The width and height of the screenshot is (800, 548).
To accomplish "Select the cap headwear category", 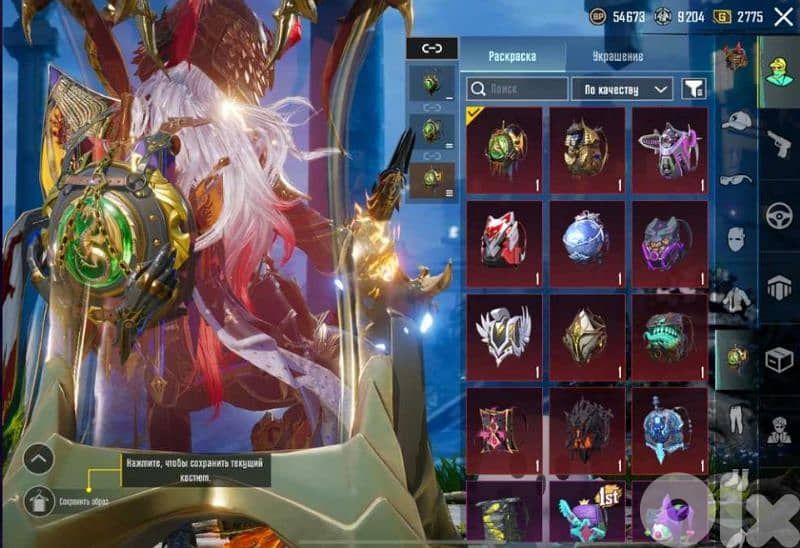I will point(736,121).
